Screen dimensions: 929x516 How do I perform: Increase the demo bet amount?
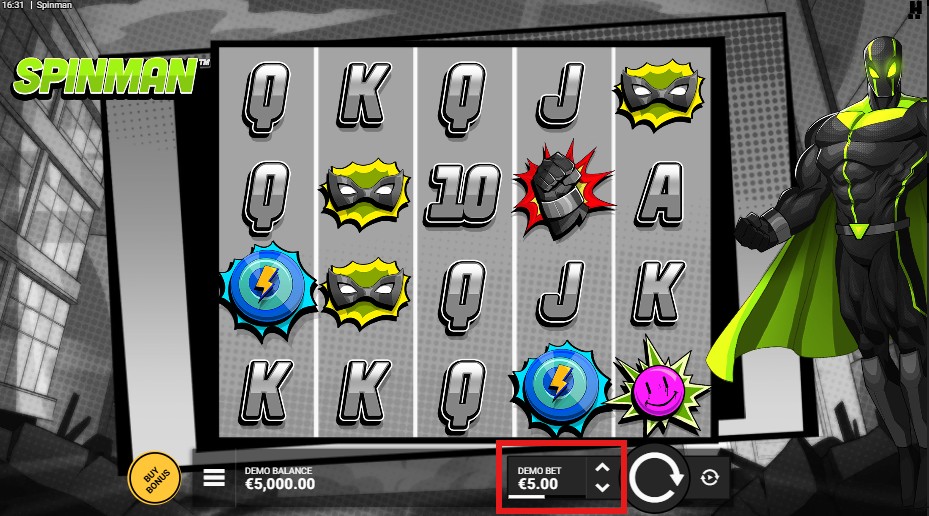tap(601, 467)
